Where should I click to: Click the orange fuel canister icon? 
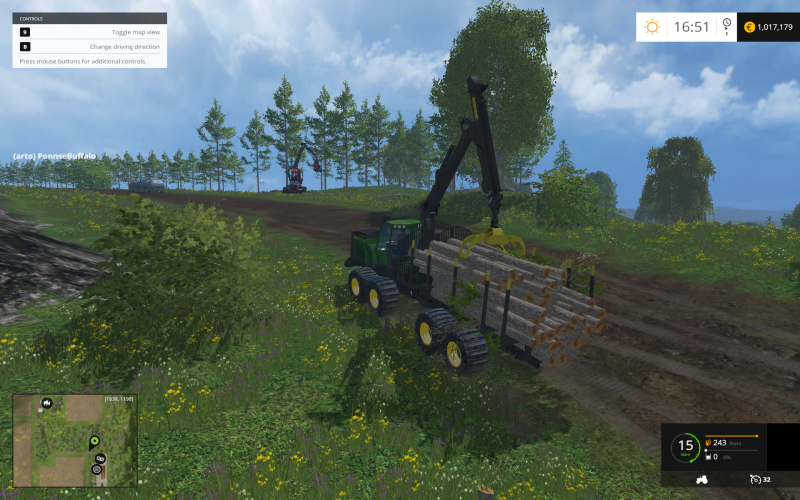708,443
